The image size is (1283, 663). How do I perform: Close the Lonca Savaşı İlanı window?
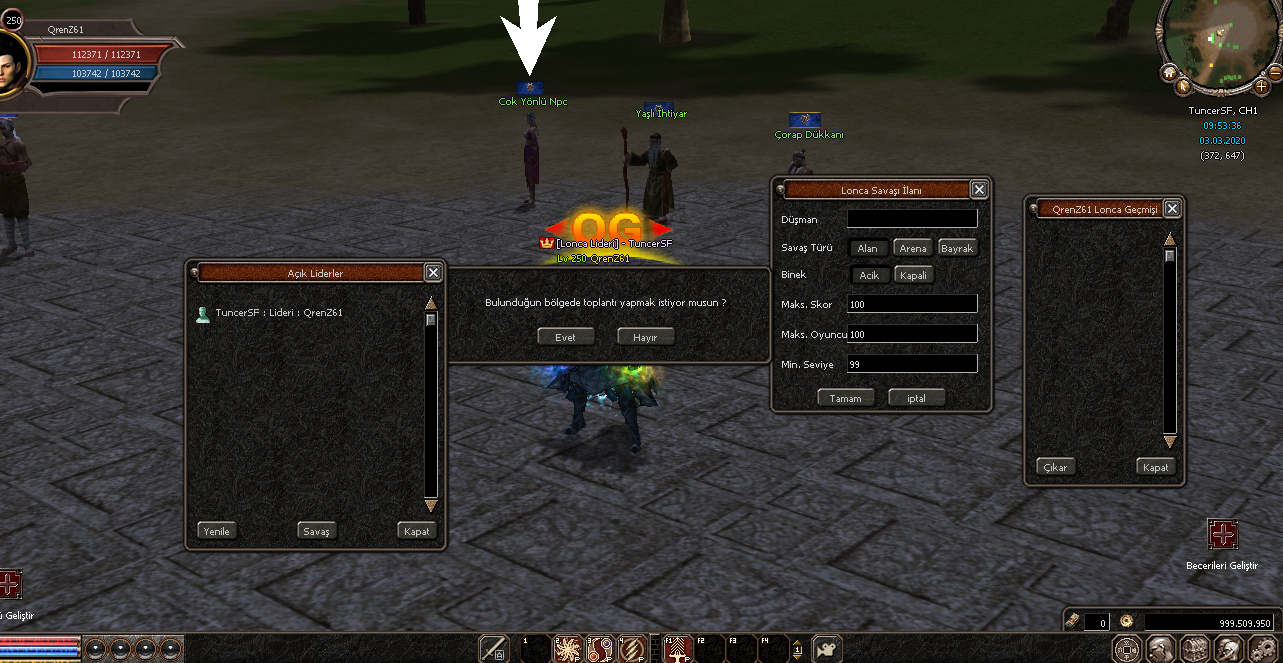tap(979, 189)
